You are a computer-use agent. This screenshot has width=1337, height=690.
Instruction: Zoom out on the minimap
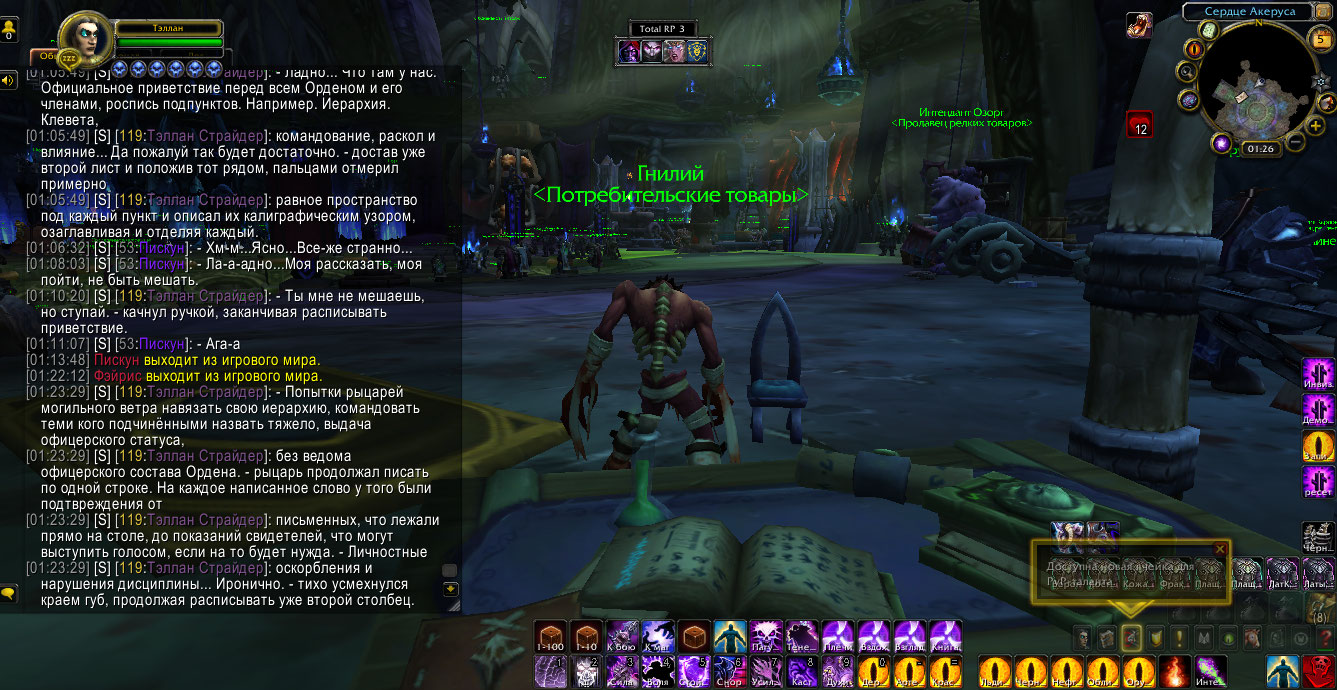(1294, 141)
